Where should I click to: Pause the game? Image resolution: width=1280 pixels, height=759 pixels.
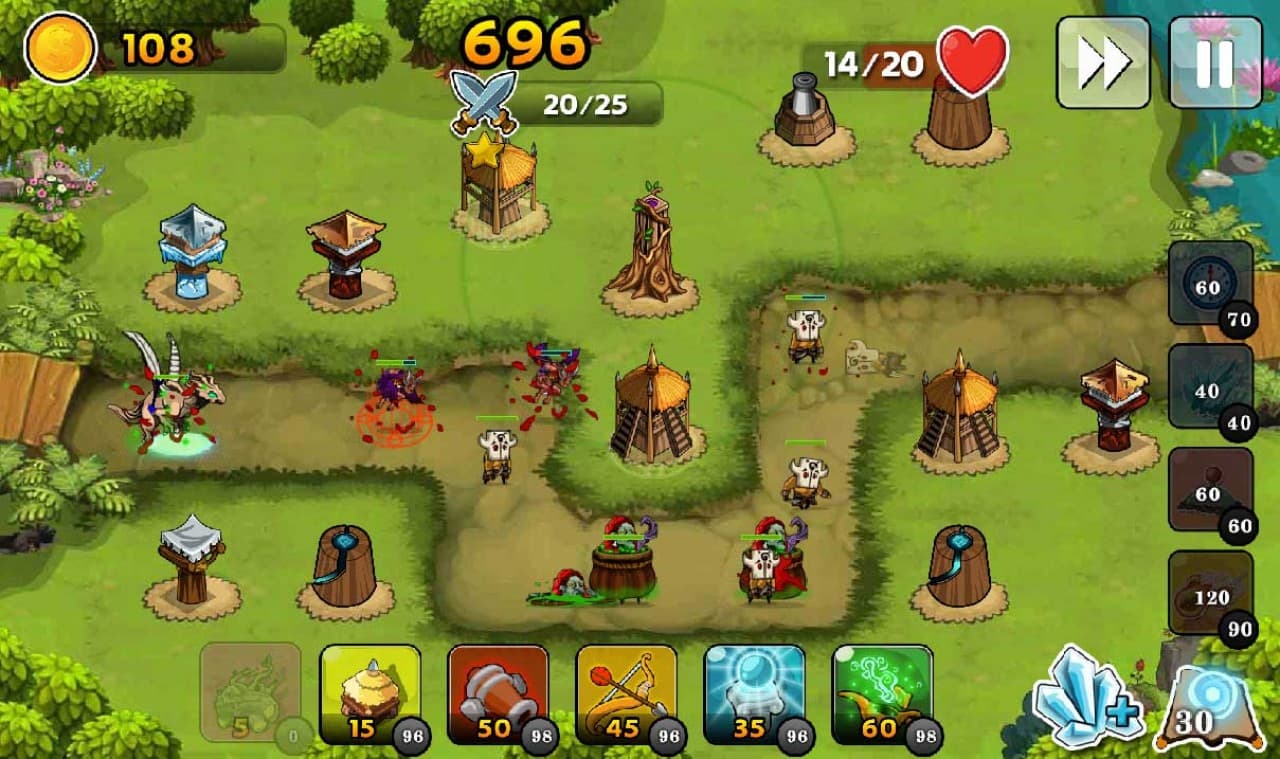1215,62
